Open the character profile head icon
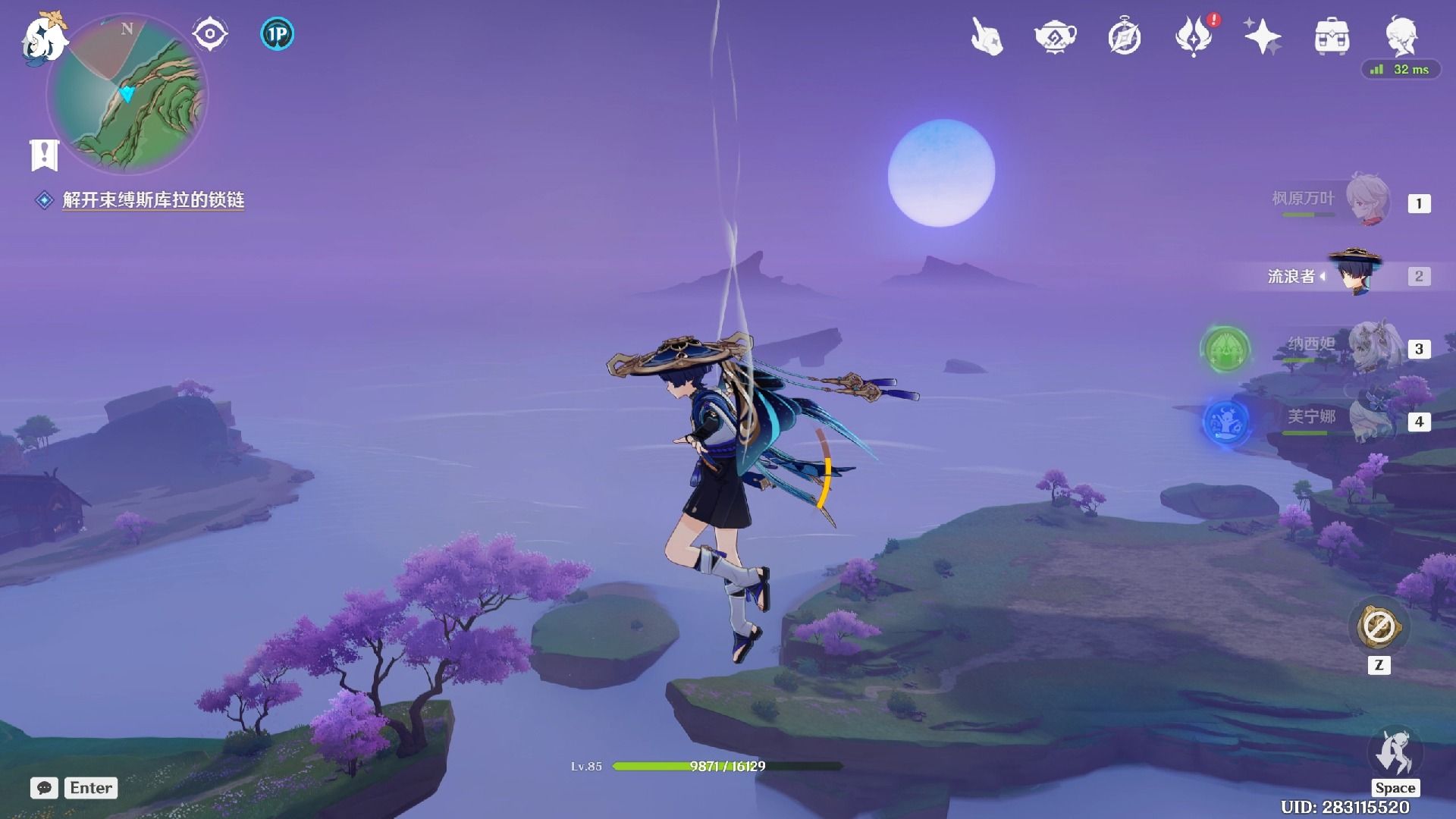1456x819 pixels. click(1401, 35)
